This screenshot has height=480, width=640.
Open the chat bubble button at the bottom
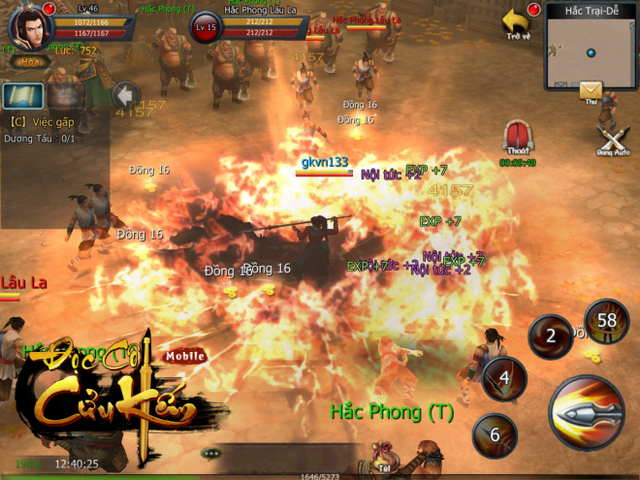click(x=211, y=453)
